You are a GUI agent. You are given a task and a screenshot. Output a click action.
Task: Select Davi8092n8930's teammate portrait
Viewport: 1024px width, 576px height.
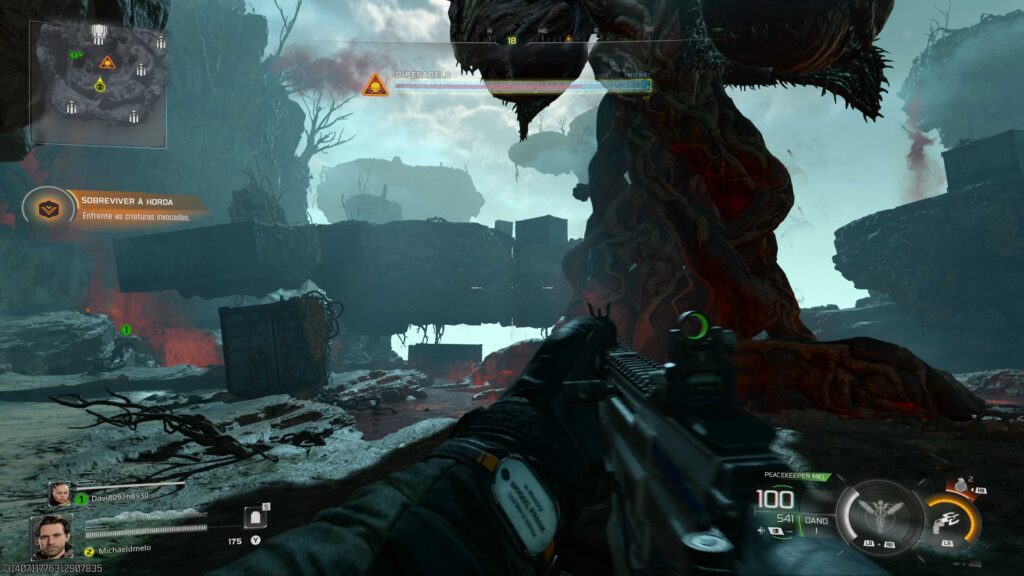coord(61,492)
